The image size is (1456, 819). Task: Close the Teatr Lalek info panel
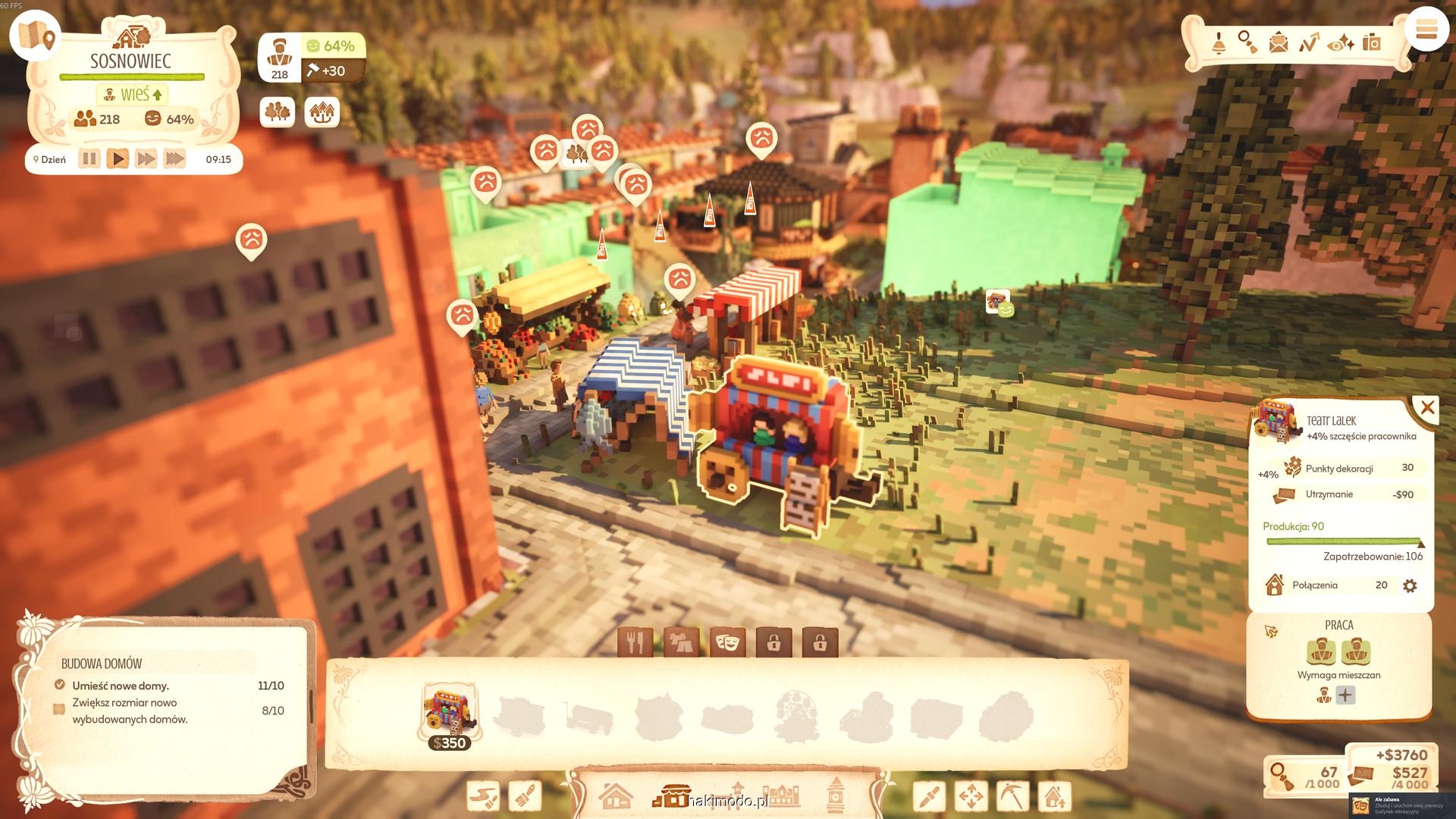point(1427,408)
